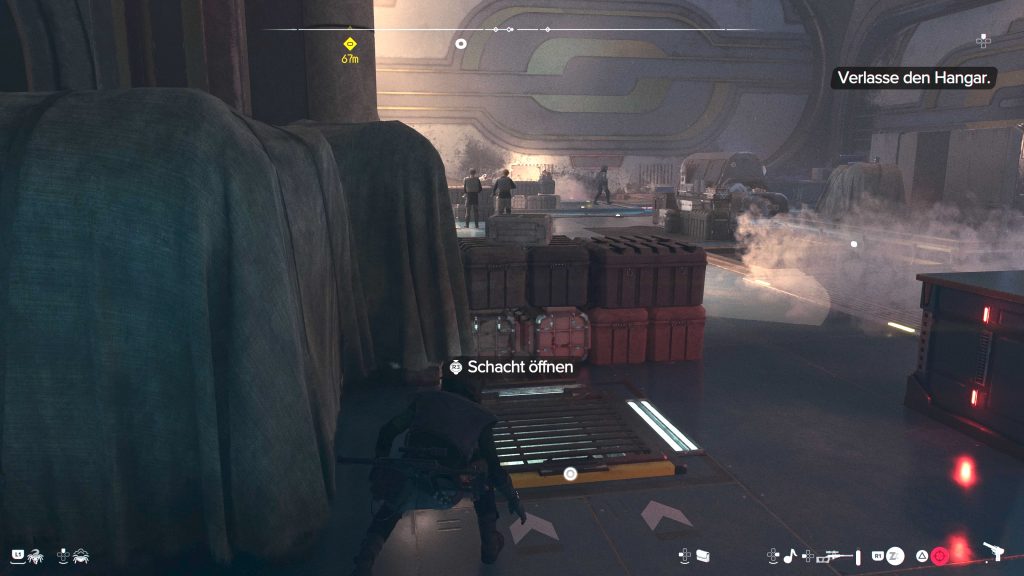Activate the scorpion-shaped companion icon
Screen dimensions: 1024x576
coord(36,554)
